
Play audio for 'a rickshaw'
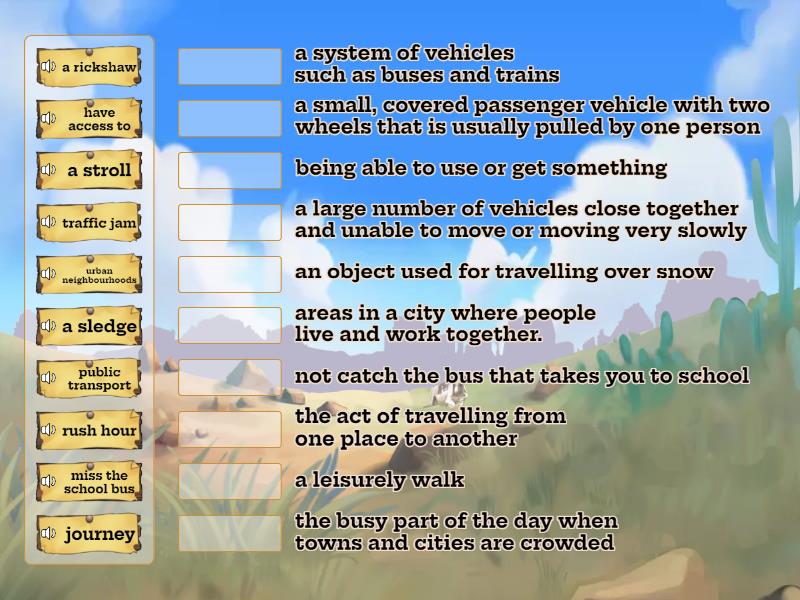point(48,67)
